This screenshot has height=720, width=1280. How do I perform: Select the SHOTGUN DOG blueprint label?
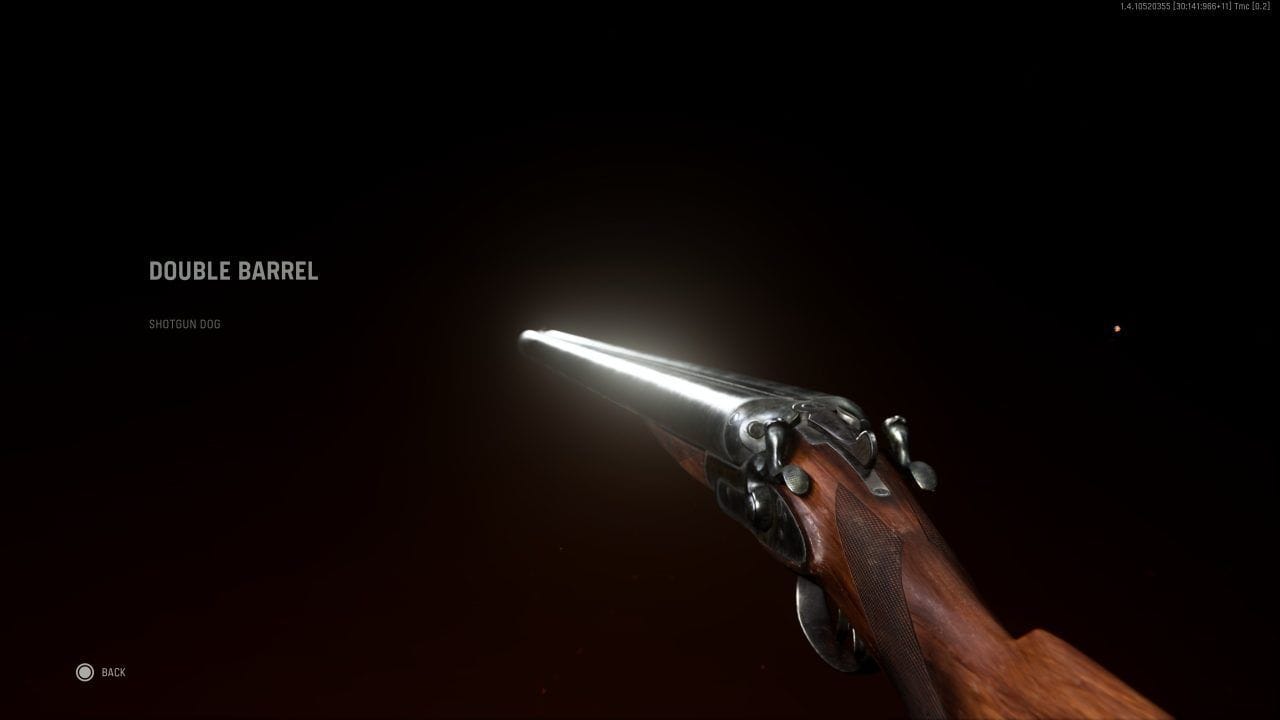[184, 324]
